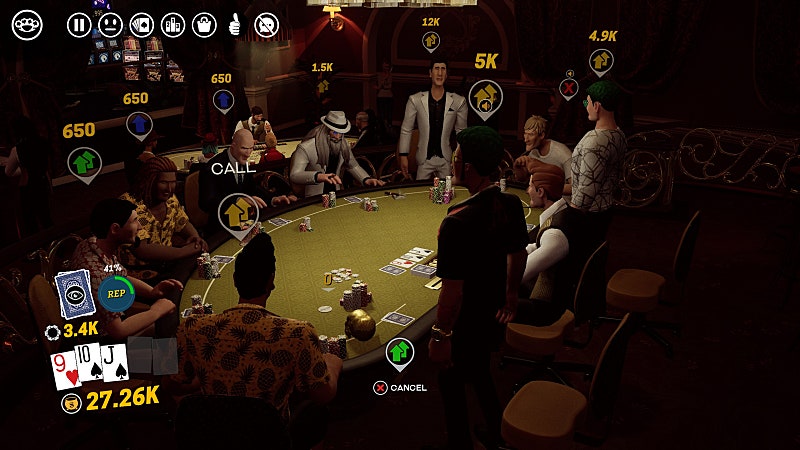
Task: Show the playing cards hand icon
Action: click(x=142, y=25)
